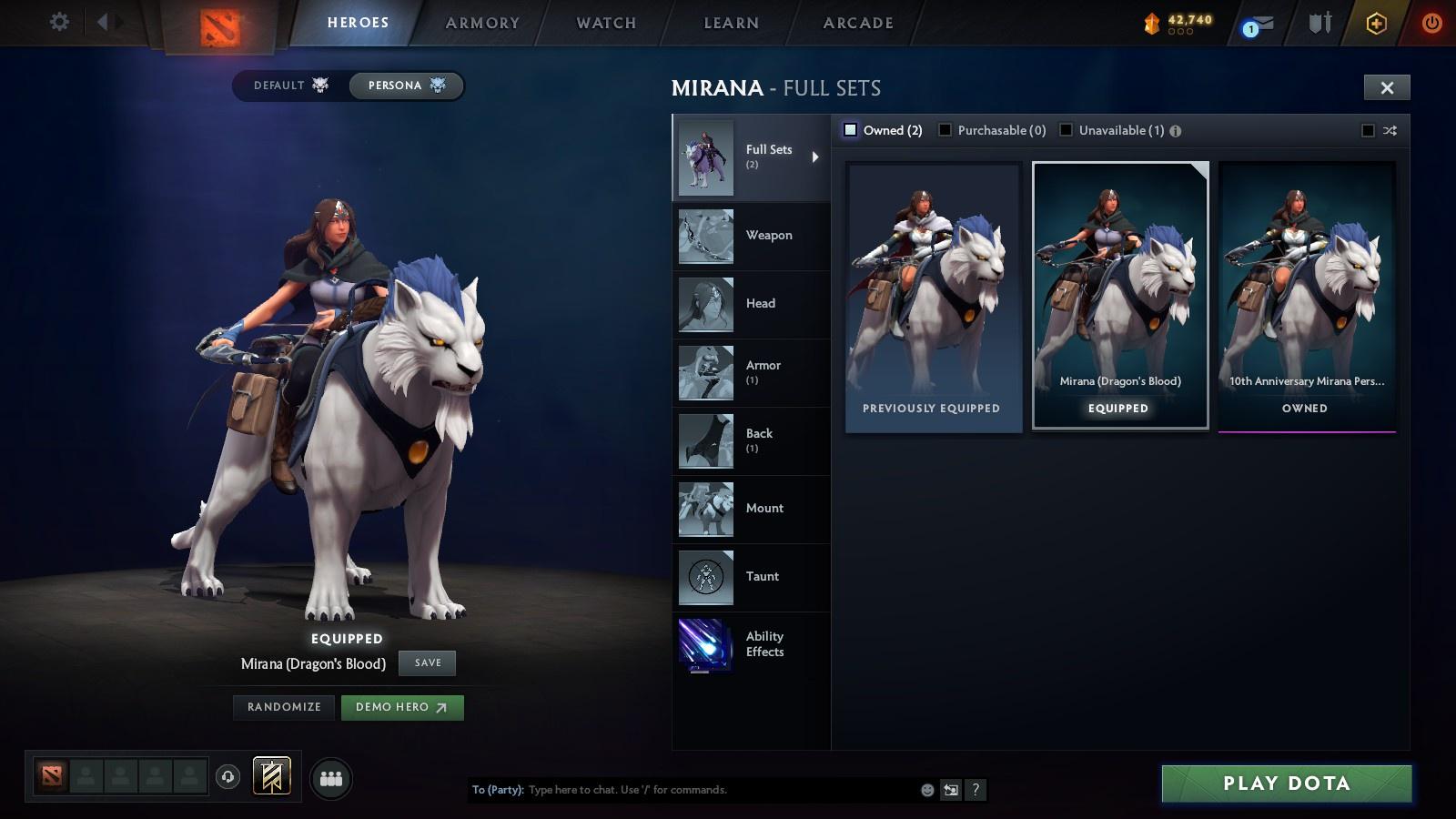The height and width of the screenshot is (819, 1456).
Task: Open the Watch tab
Action: pyautogui.click(x=604, y=23)
